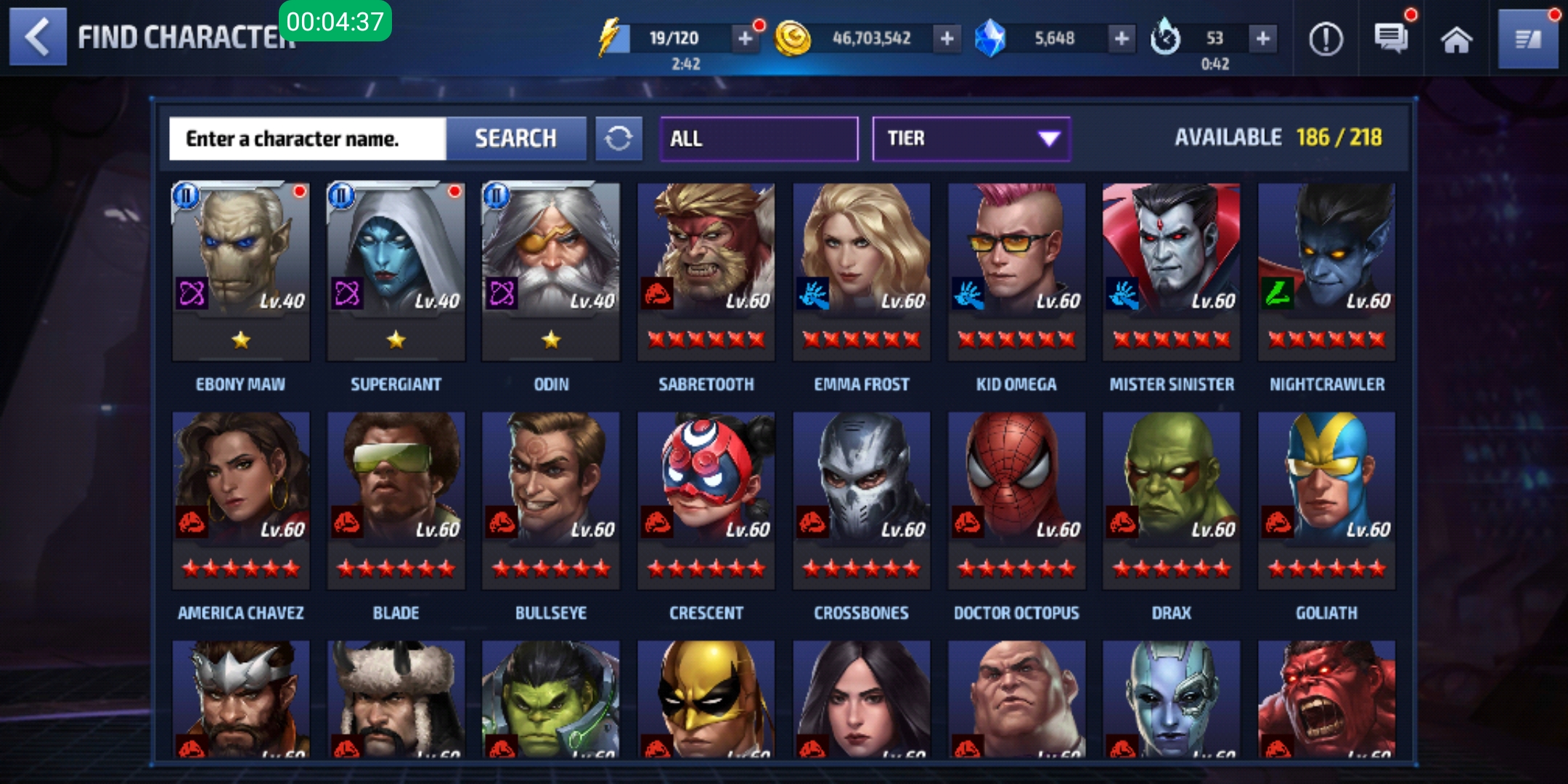
Task: Open the chat messages icon
Action: 1390,38
